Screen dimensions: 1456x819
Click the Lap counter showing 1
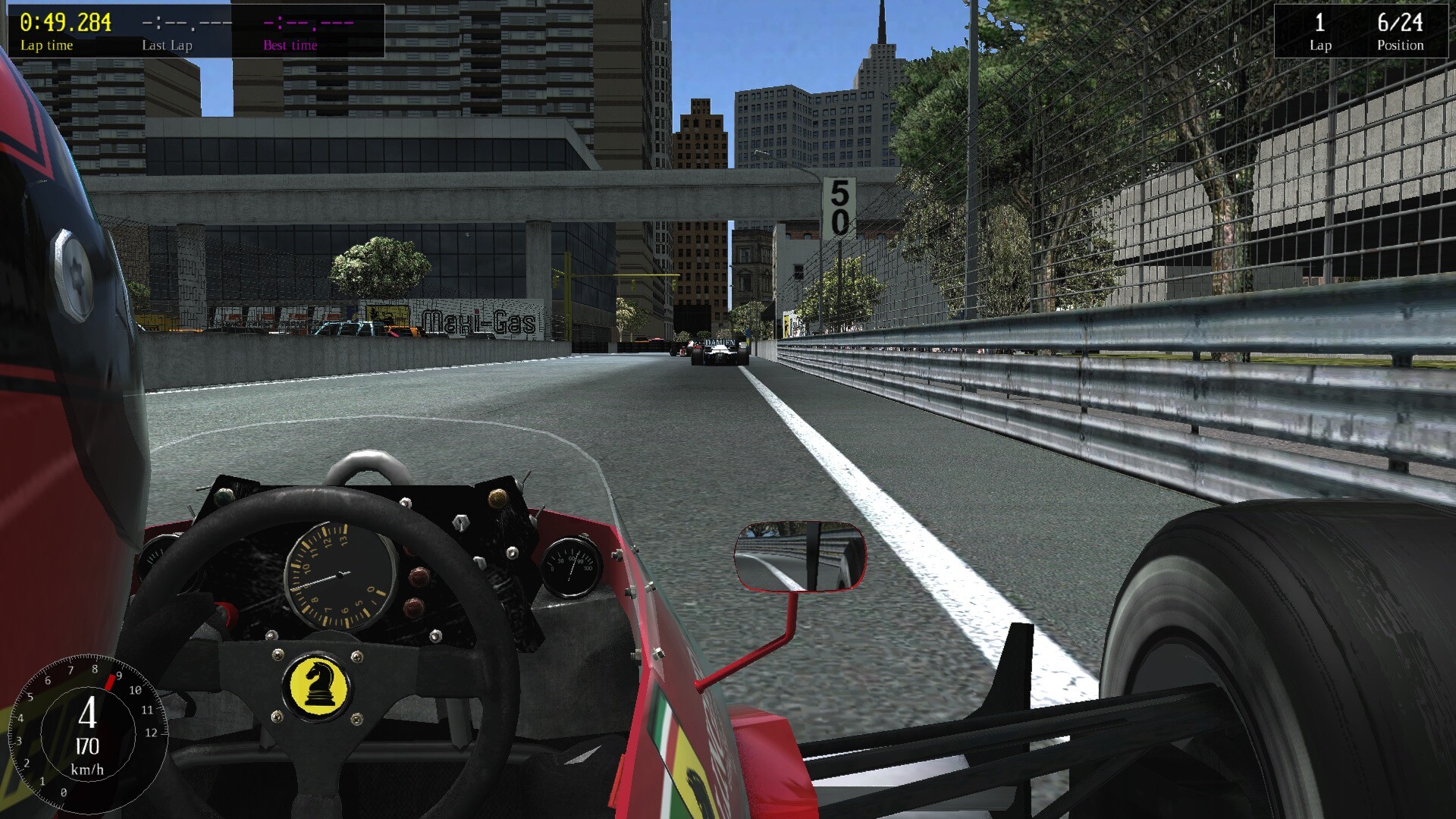coord(1319,23)
